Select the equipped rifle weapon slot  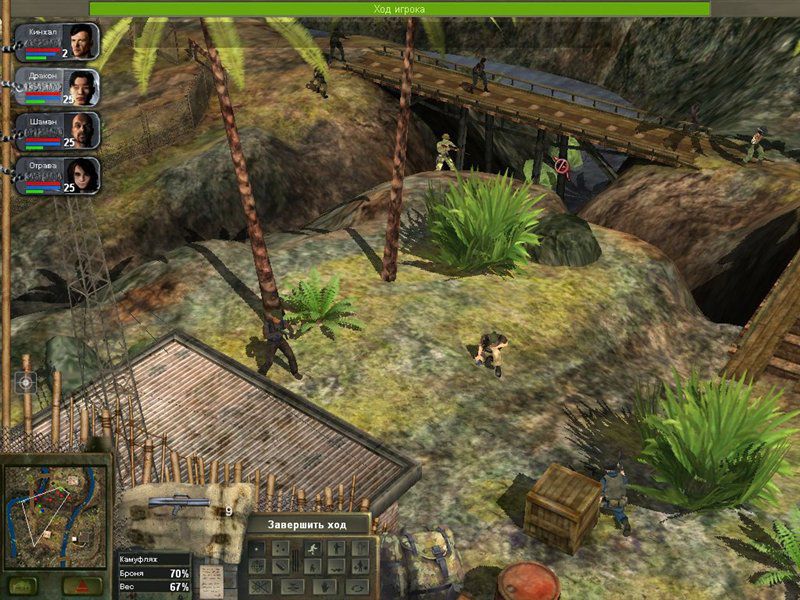[180, 504]
